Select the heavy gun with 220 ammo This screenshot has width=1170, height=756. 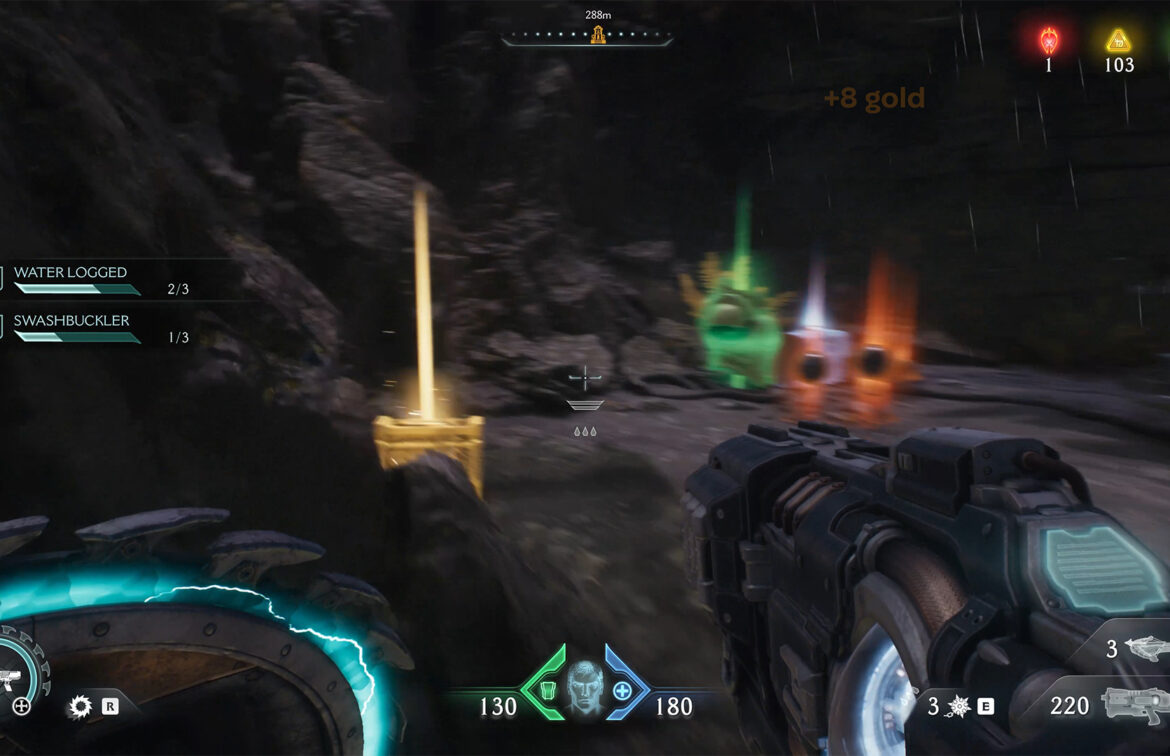coord(1134,705)
